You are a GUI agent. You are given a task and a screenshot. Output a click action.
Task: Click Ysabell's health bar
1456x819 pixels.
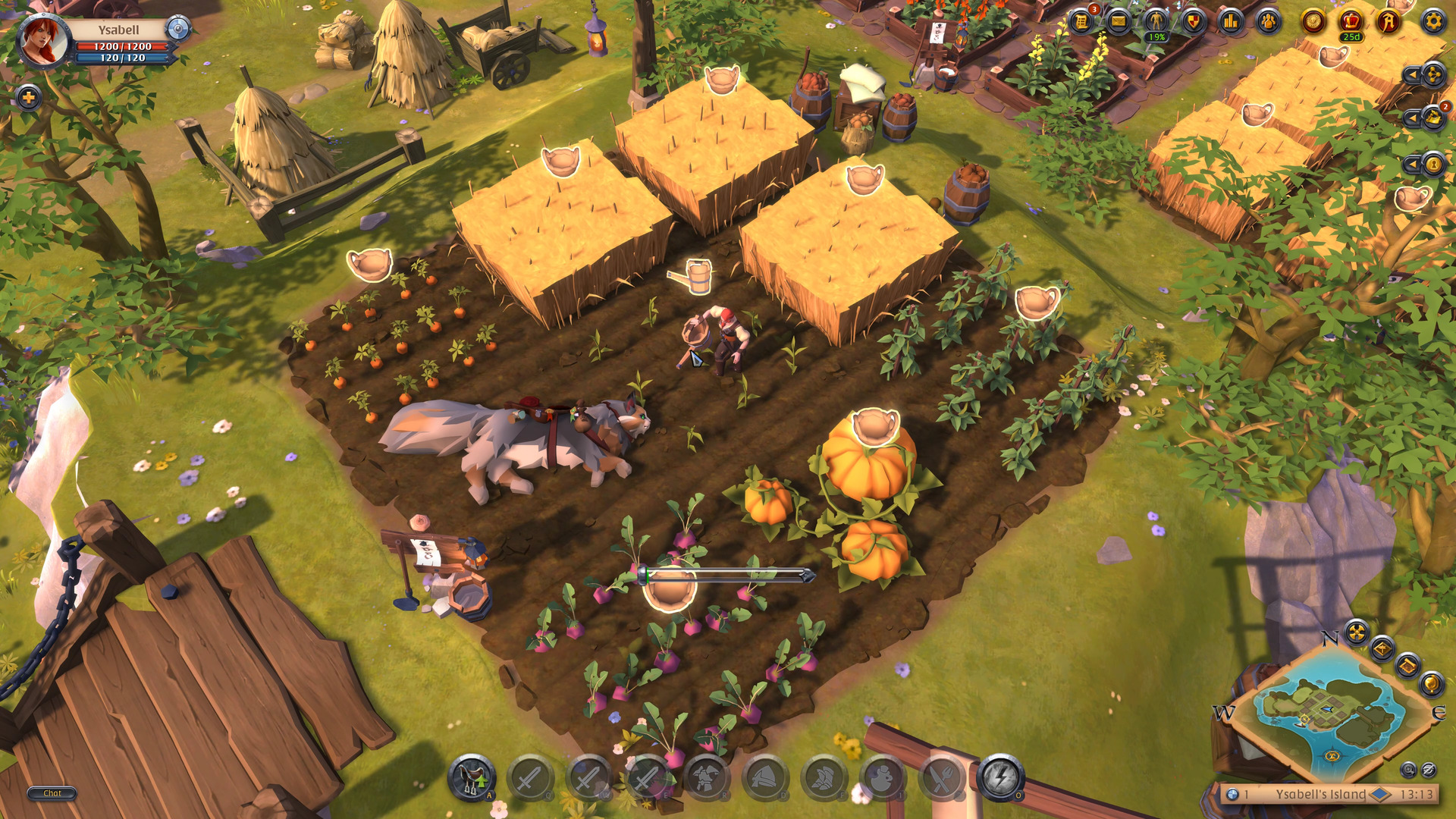(121, 47)
